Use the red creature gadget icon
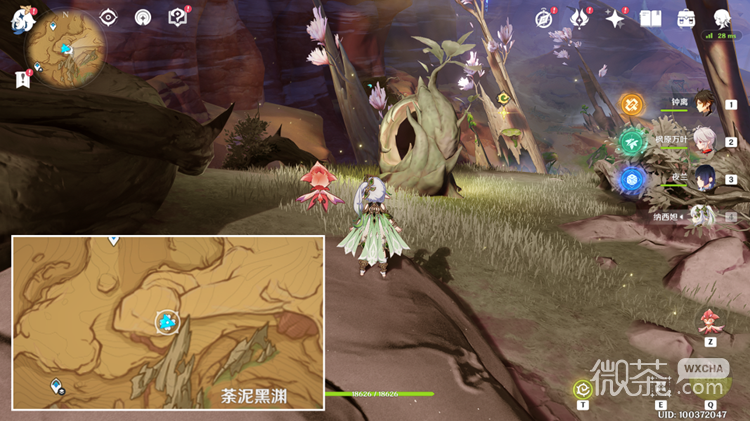750x421 pixels. [710, 321]
